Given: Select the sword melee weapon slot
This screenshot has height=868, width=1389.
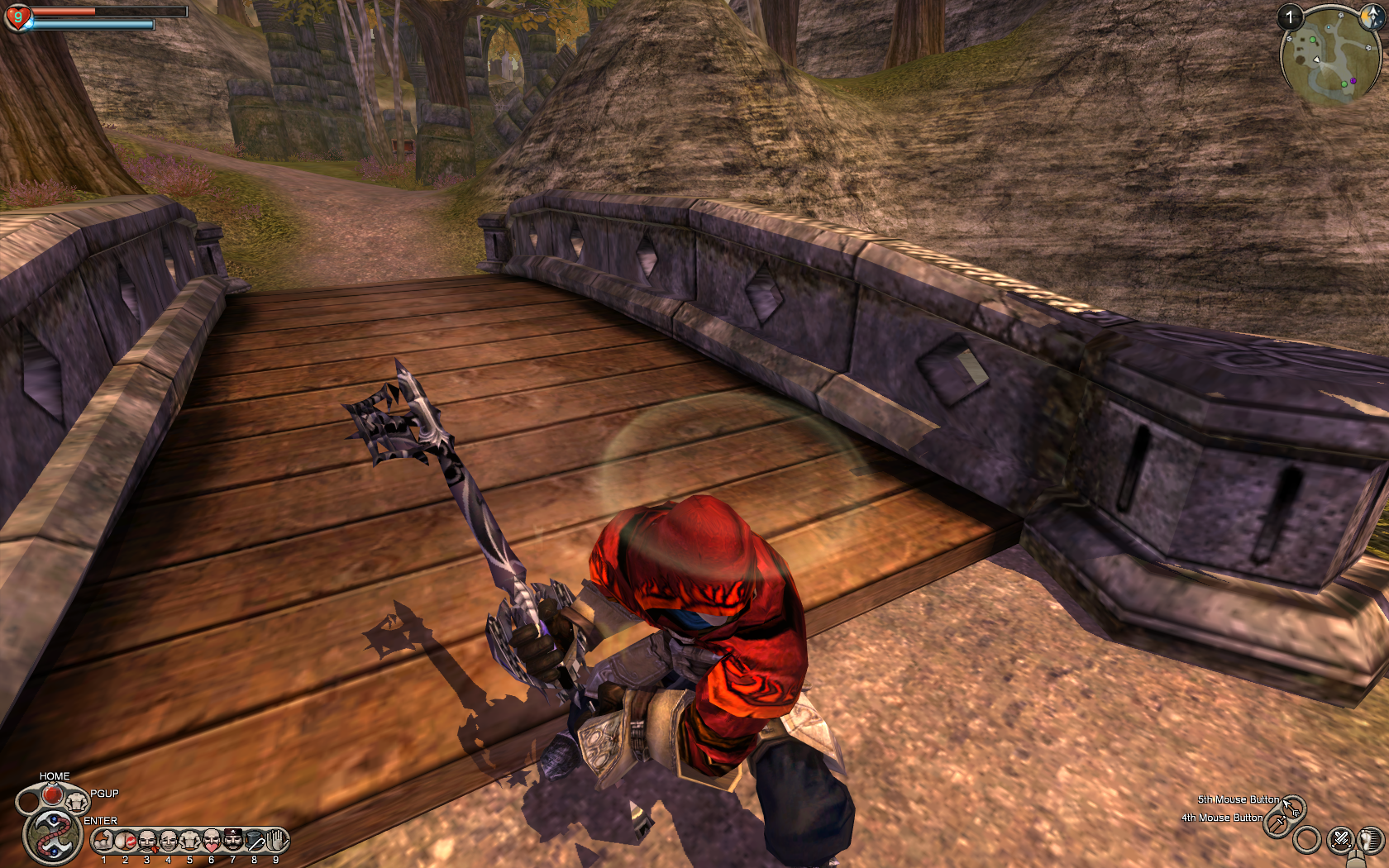Looking at the screenshot, I should tap(1277, 823).
